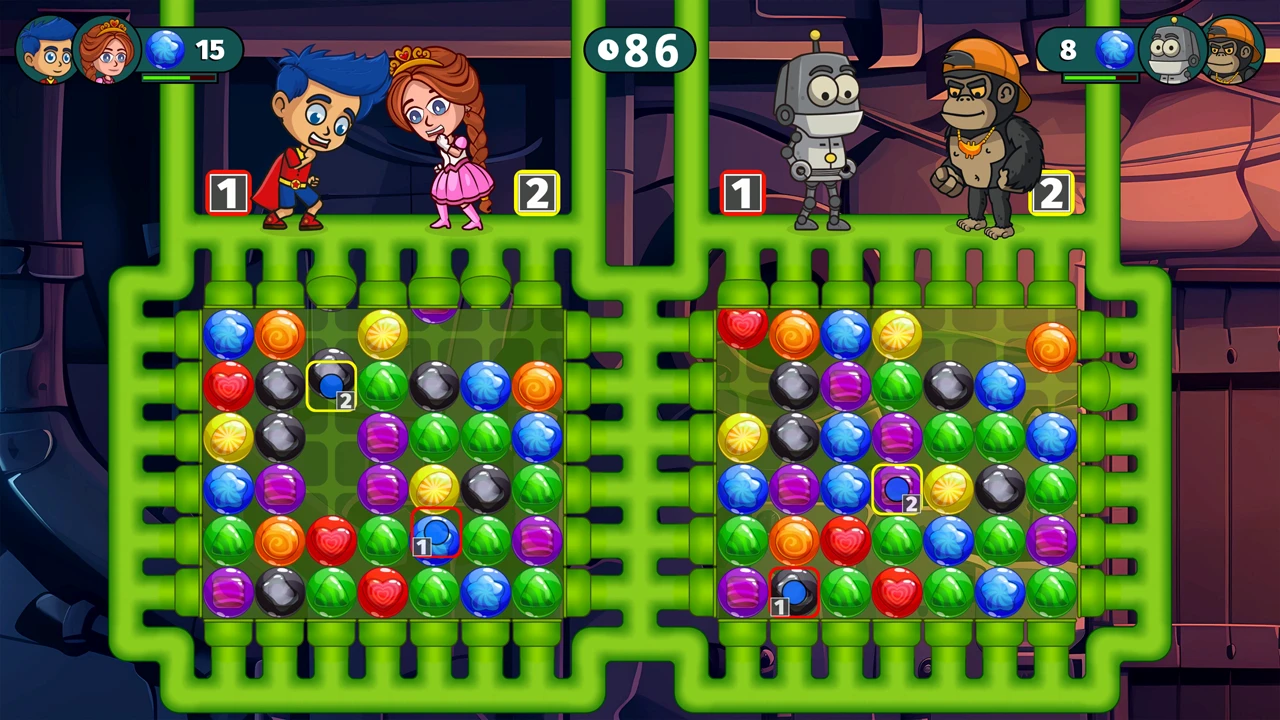Click the princess portrait in the HUD

[107, 50]
